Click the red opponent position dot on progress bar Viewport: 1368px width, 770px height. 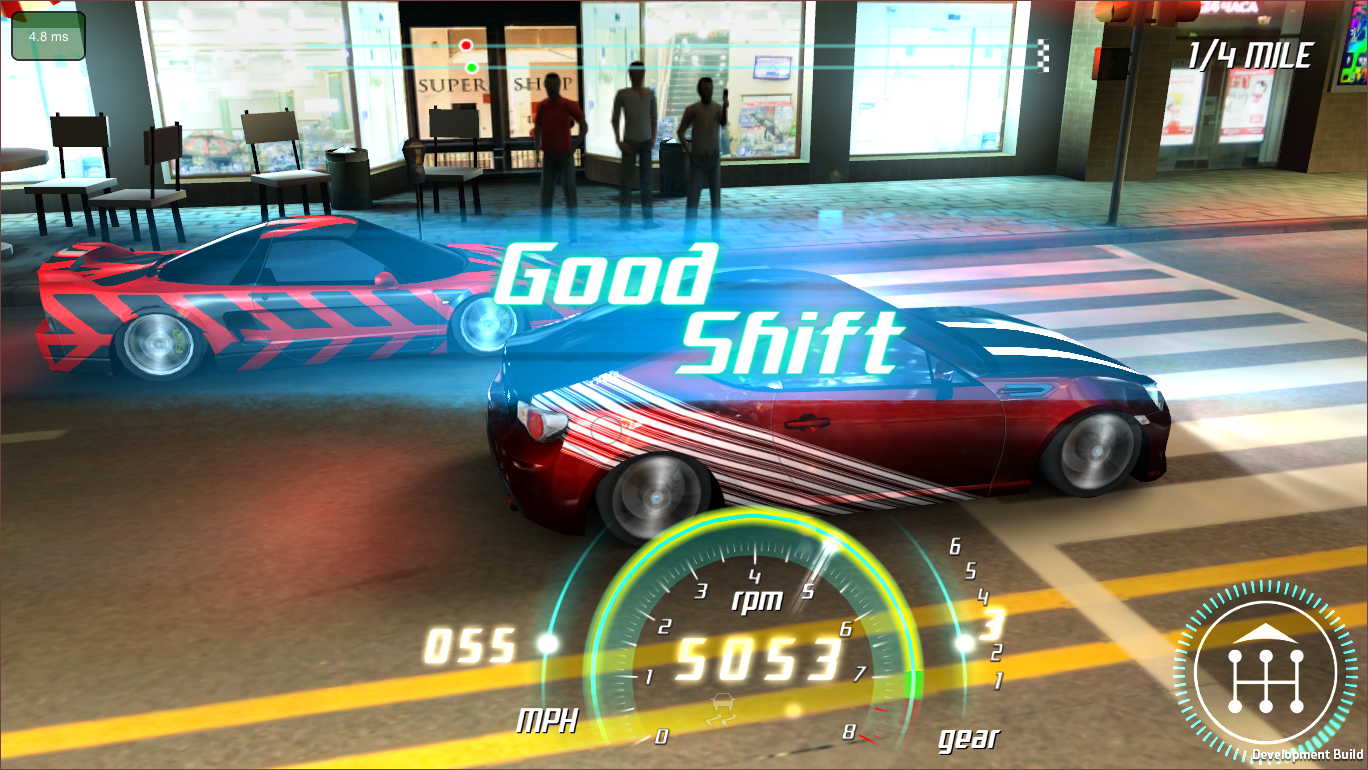(x=466, y=44)
